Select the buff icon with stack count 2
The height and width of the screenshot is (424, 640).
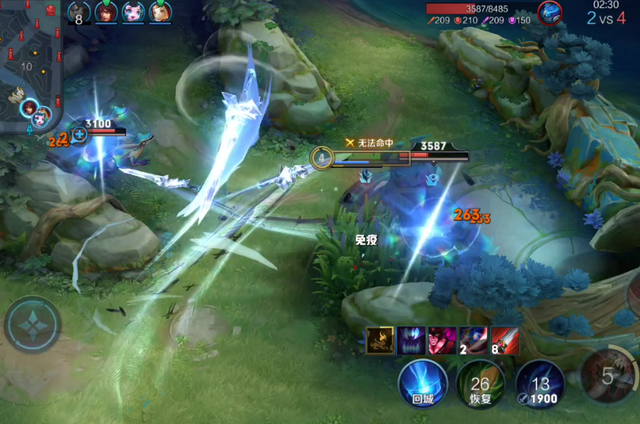(473, 341)
